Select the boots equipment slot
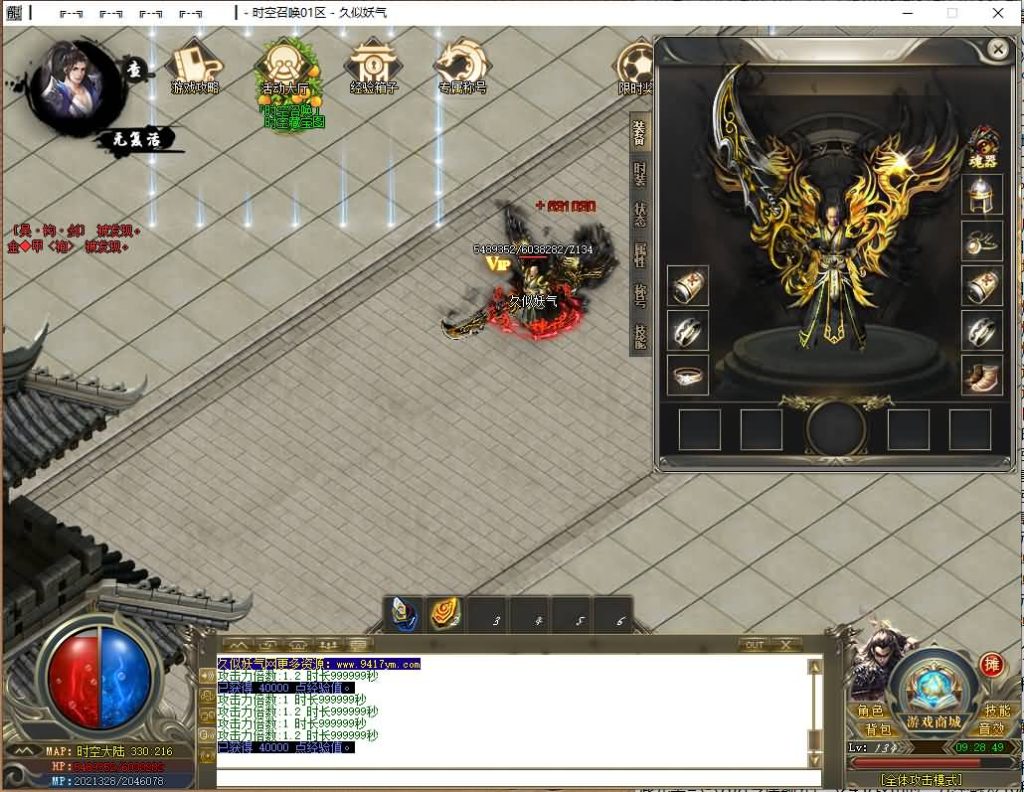This screenshot has height=792, width=1024. click(981, 375)
